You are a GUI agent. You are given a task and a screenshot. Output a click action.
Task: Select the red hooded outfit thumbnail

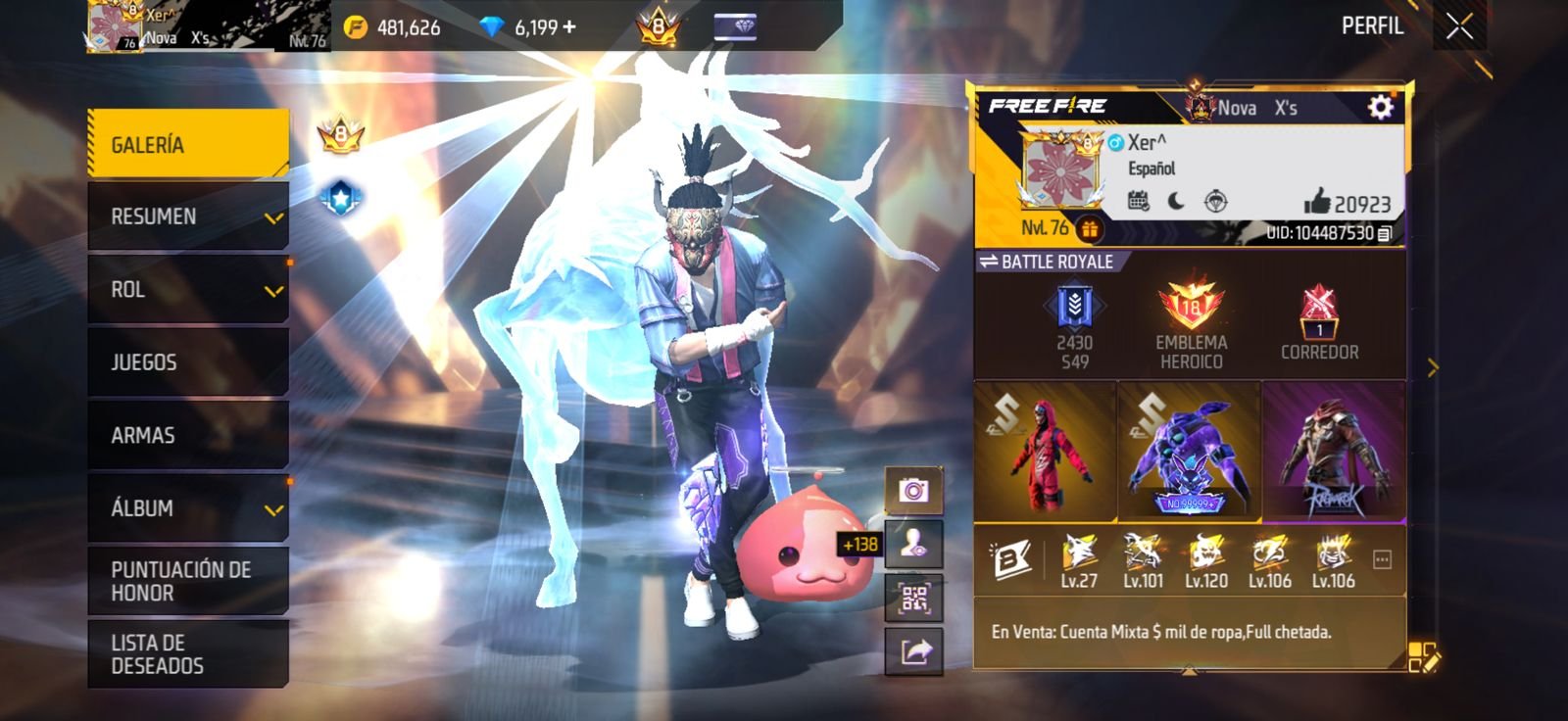pyautogui.click(x=1045, y=450)
